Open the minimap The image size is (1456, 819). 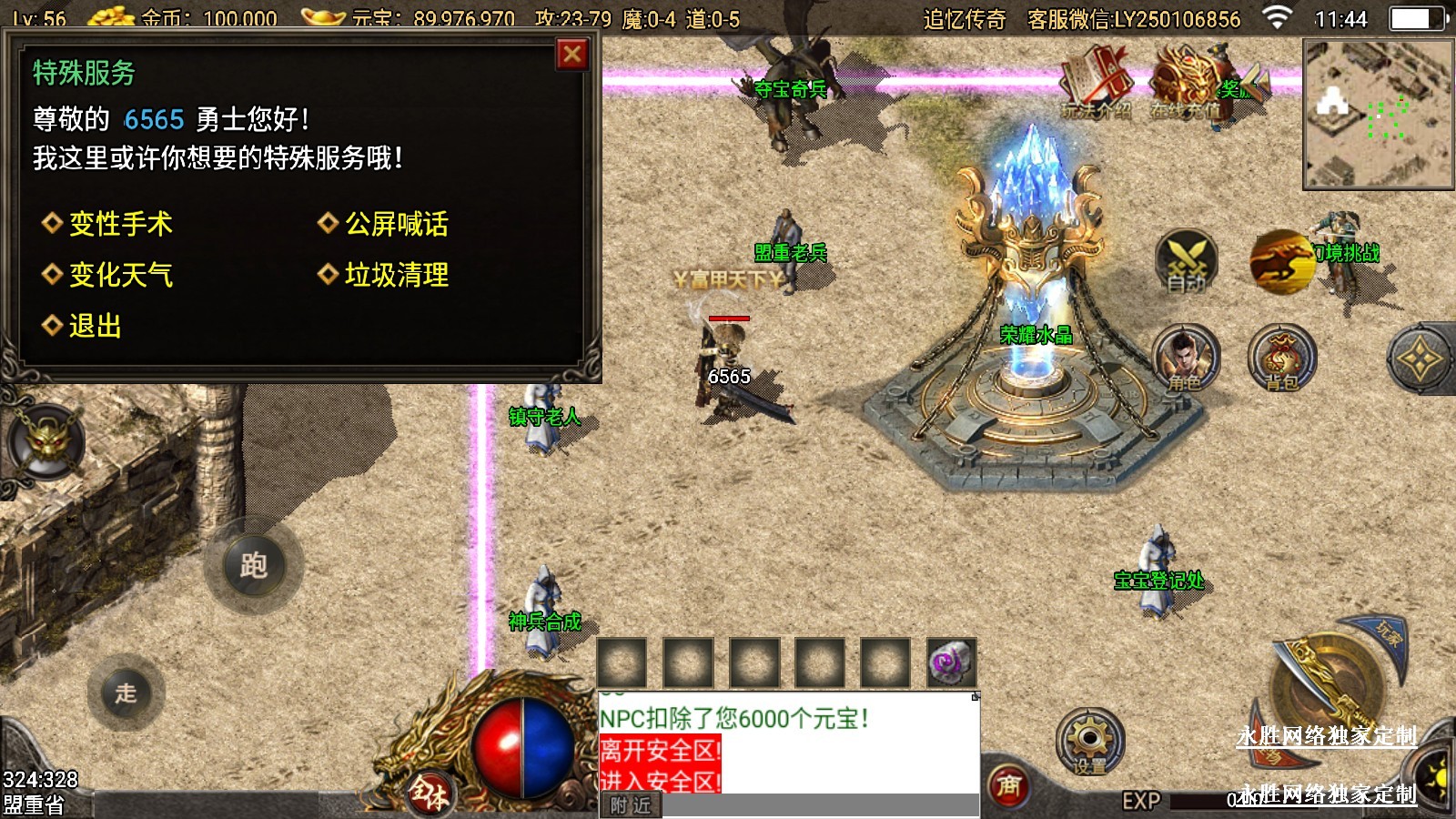click(1378, 114)
